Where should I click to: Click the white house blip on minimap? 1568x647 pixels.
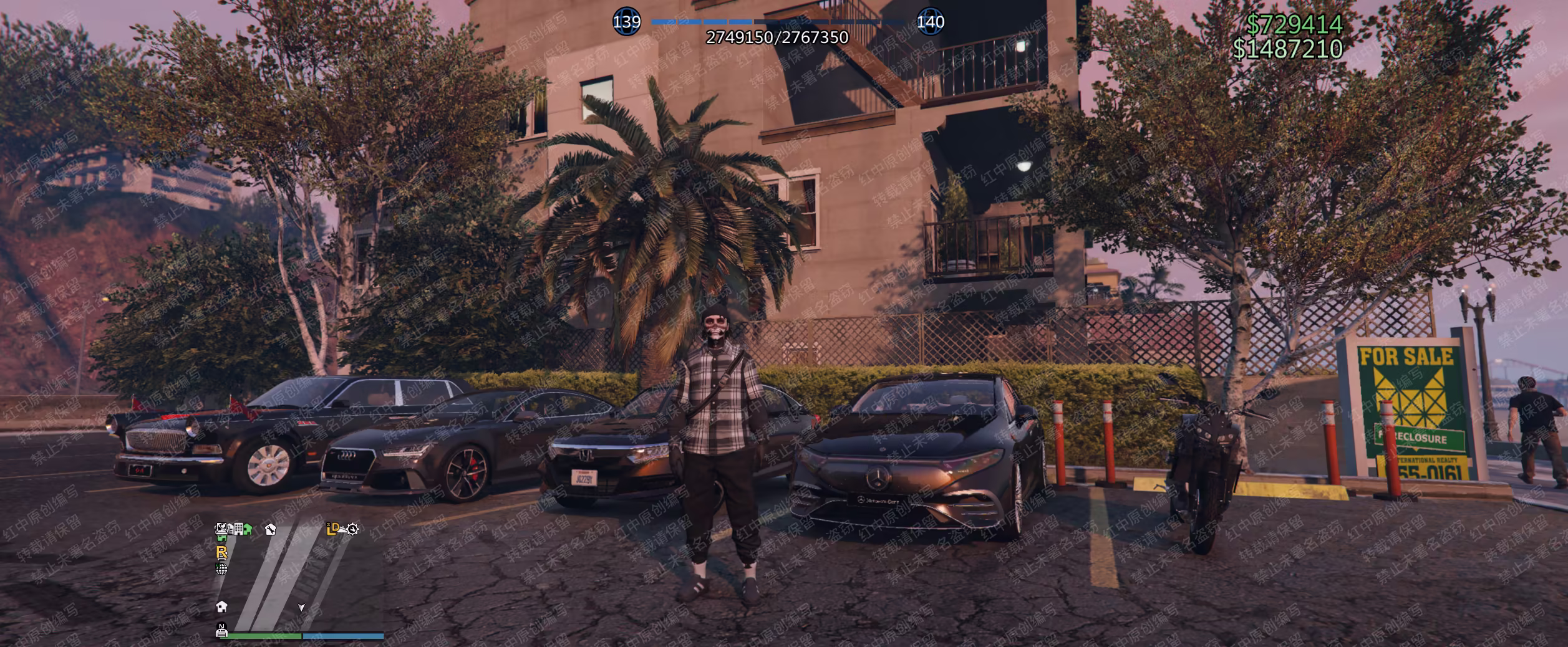tap(221, 606)
